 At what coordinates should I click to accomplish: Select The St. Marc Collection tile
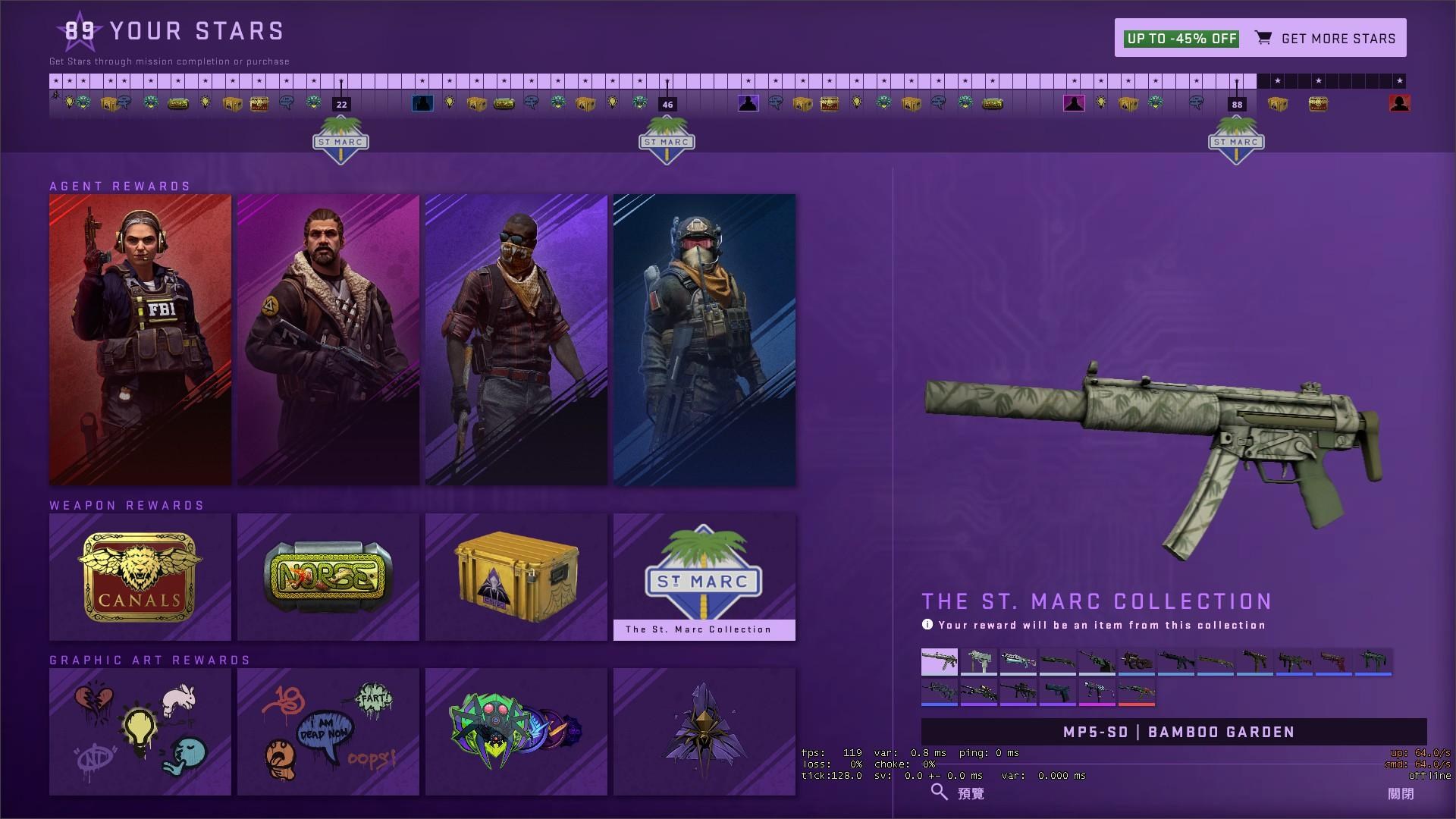coord(704,577)
